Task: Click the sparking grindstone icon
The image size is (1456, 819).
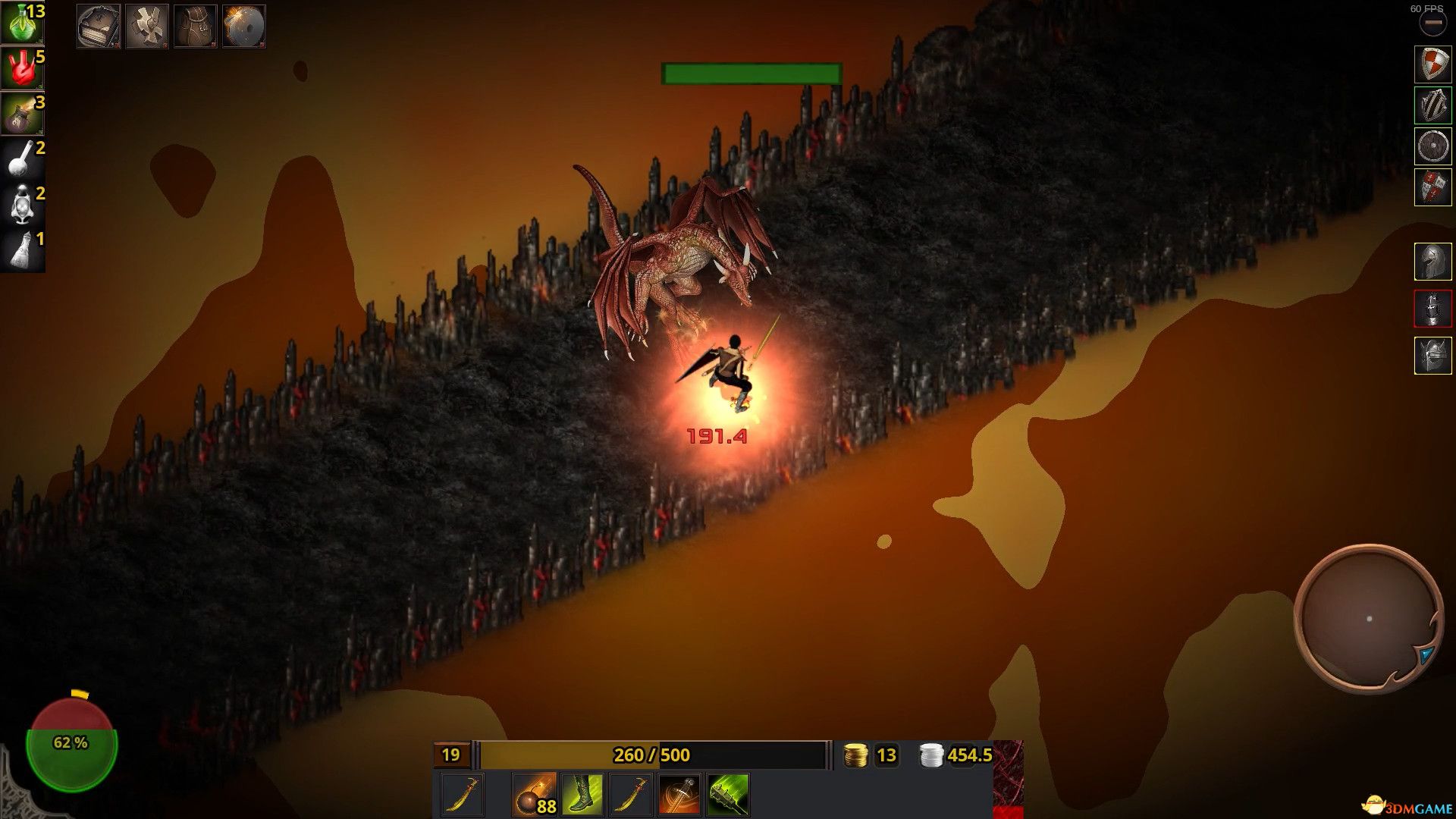Action: click(x=243, y=26)
